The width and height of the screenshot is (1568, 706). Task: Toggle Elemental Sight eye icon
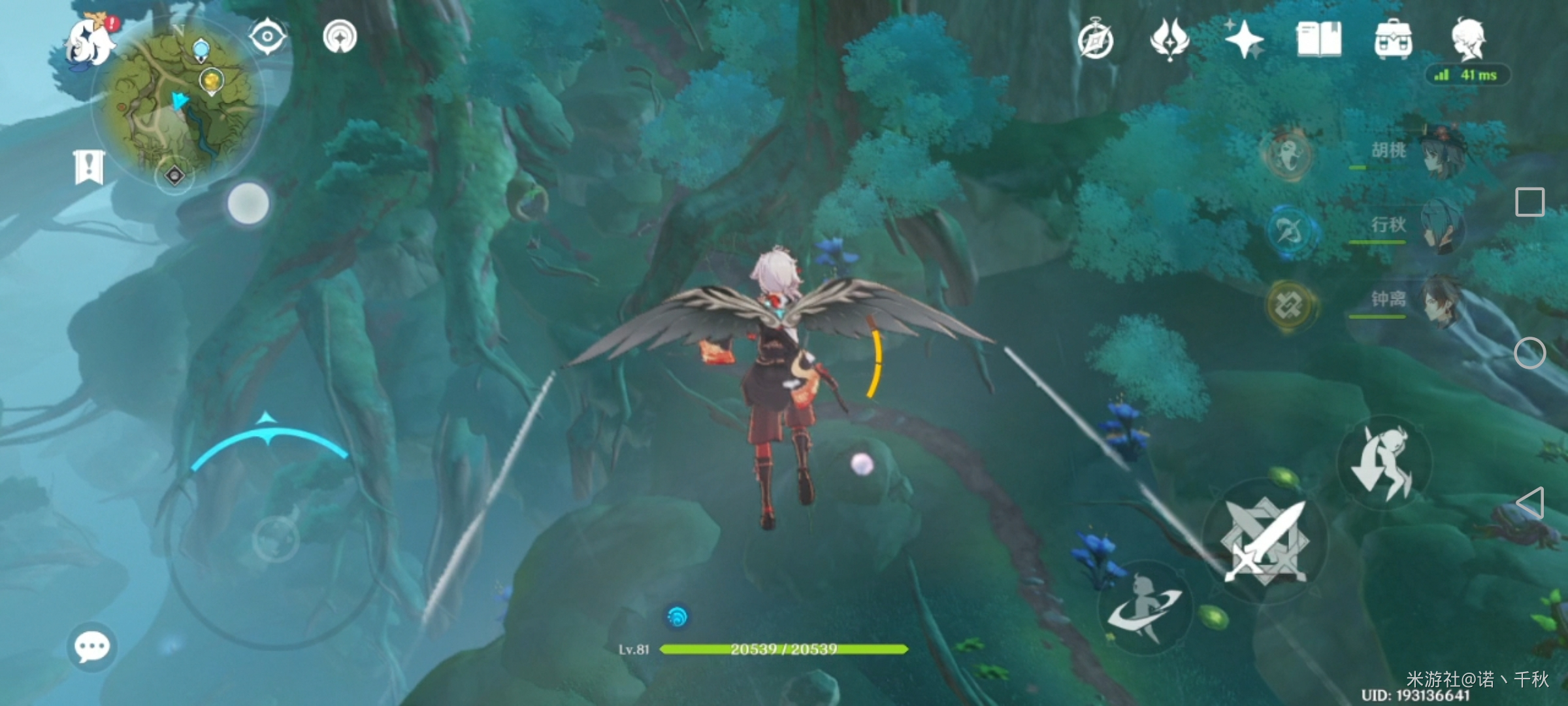click(267, 37)
